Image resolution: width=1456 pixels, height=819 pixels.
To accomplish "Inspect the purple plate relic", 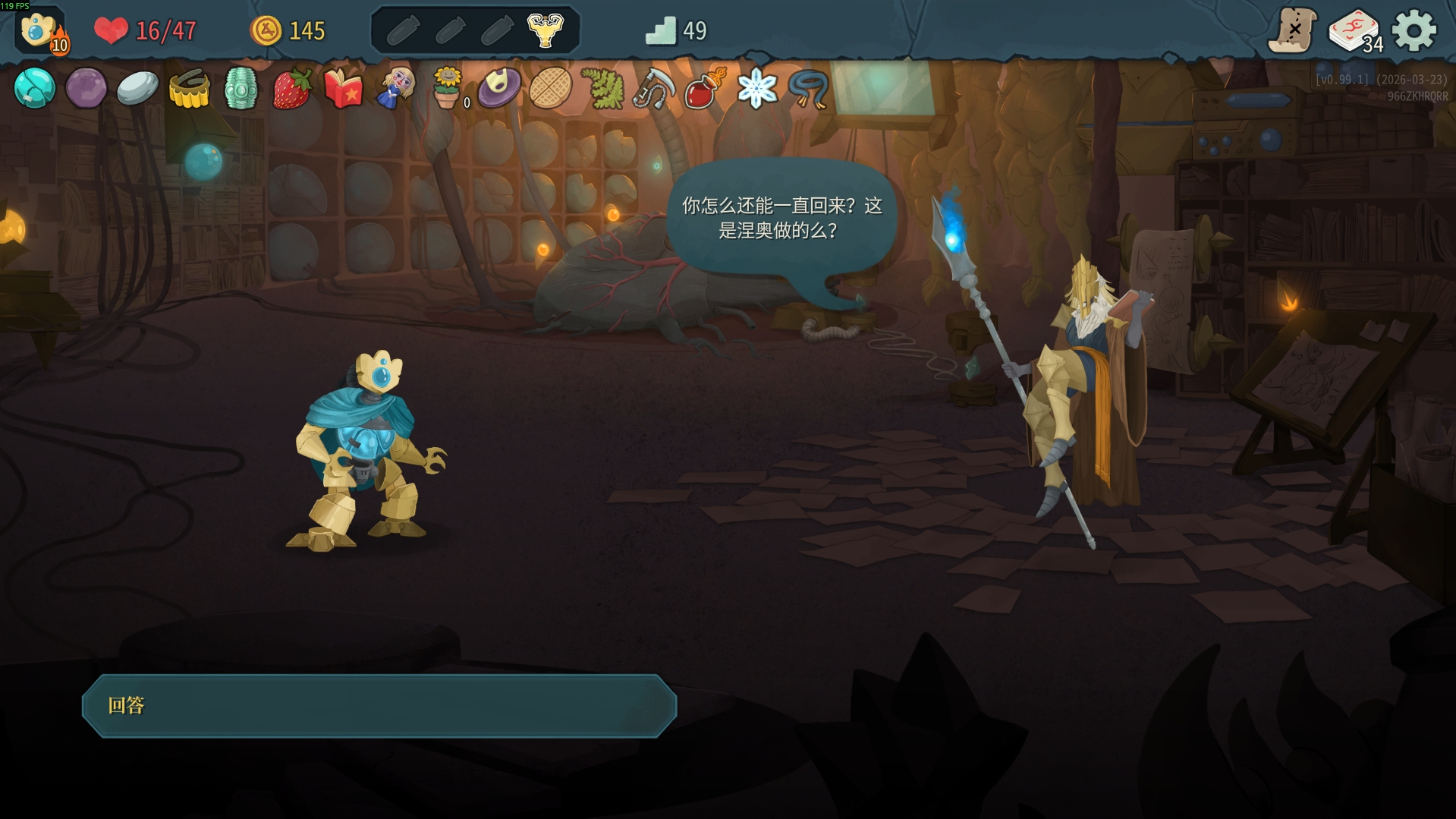I will (x=499, y=88).
